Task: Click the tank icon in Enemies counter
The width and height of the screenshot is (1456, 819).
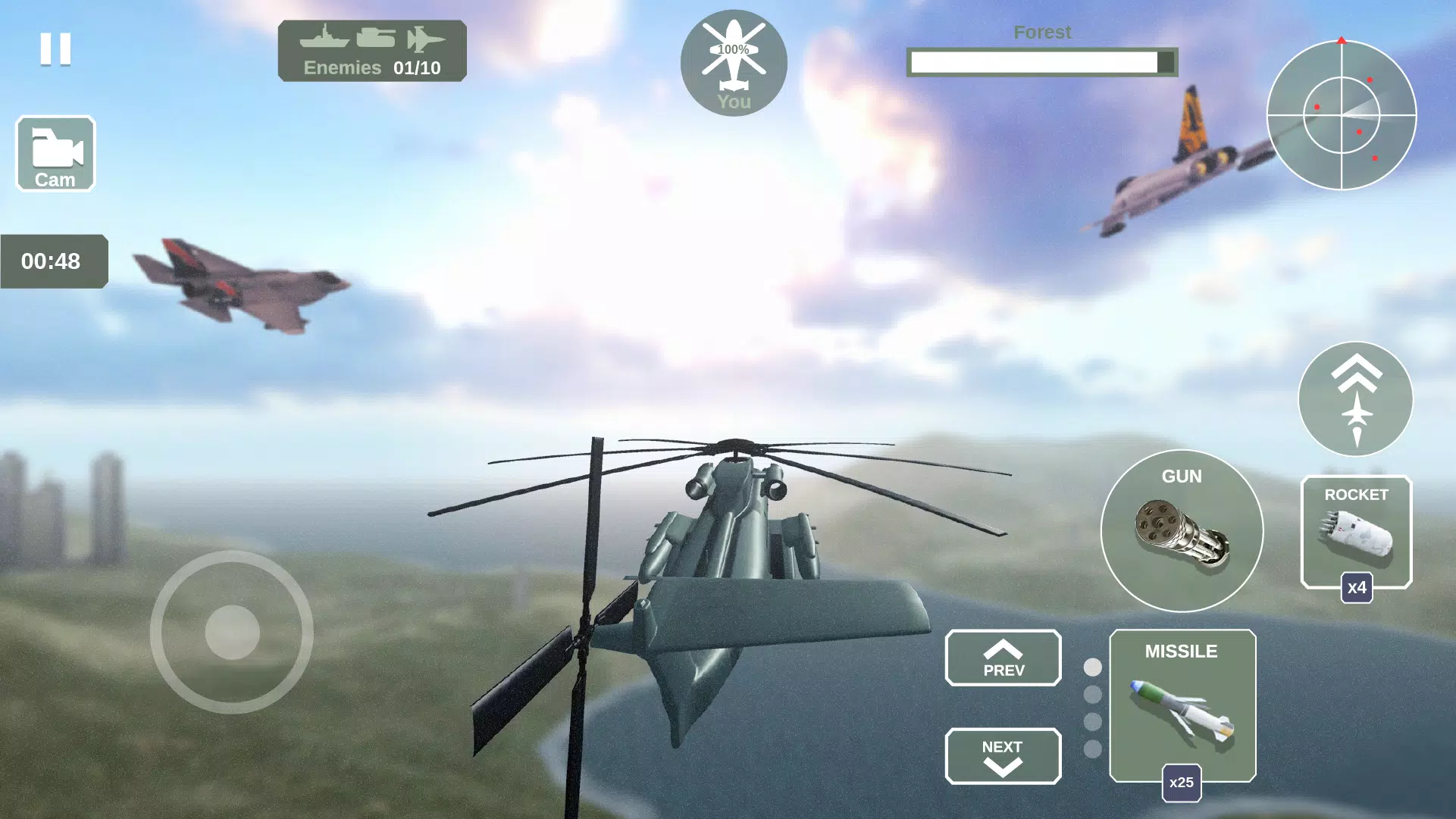Action: (377, 39)
